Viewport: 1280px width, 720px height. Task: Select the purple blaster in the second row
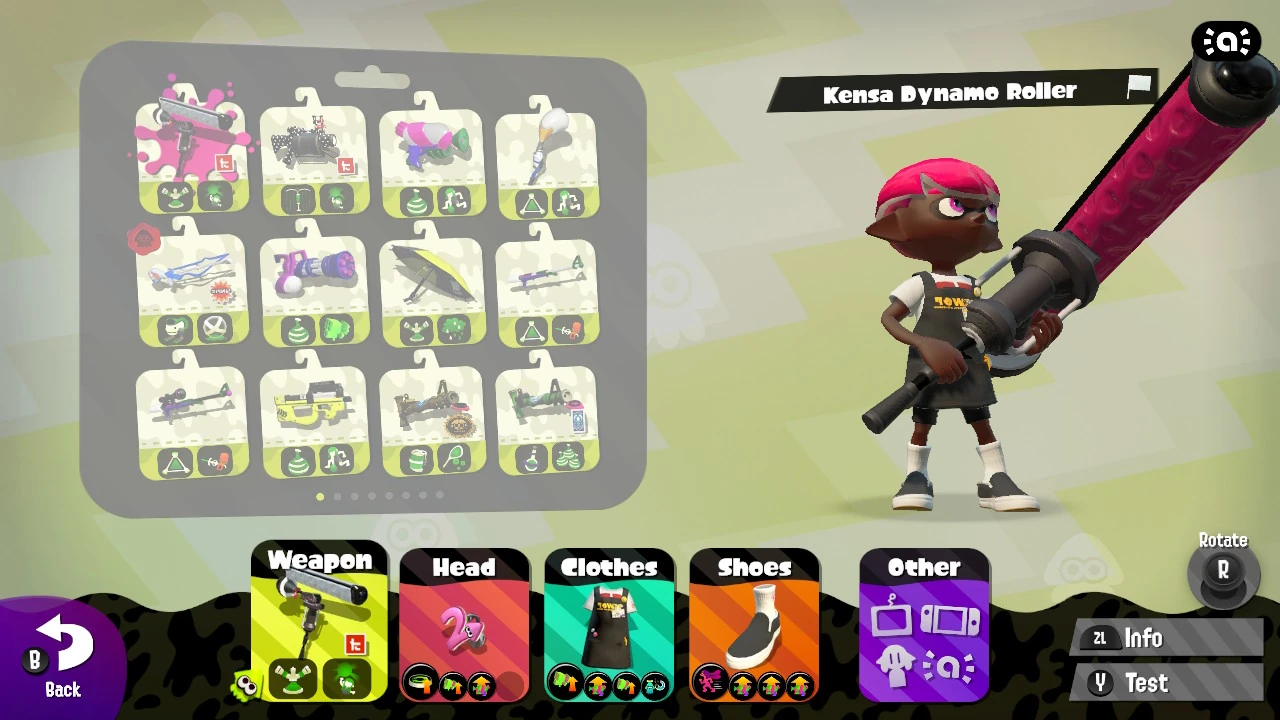click(x=314, y=270)
